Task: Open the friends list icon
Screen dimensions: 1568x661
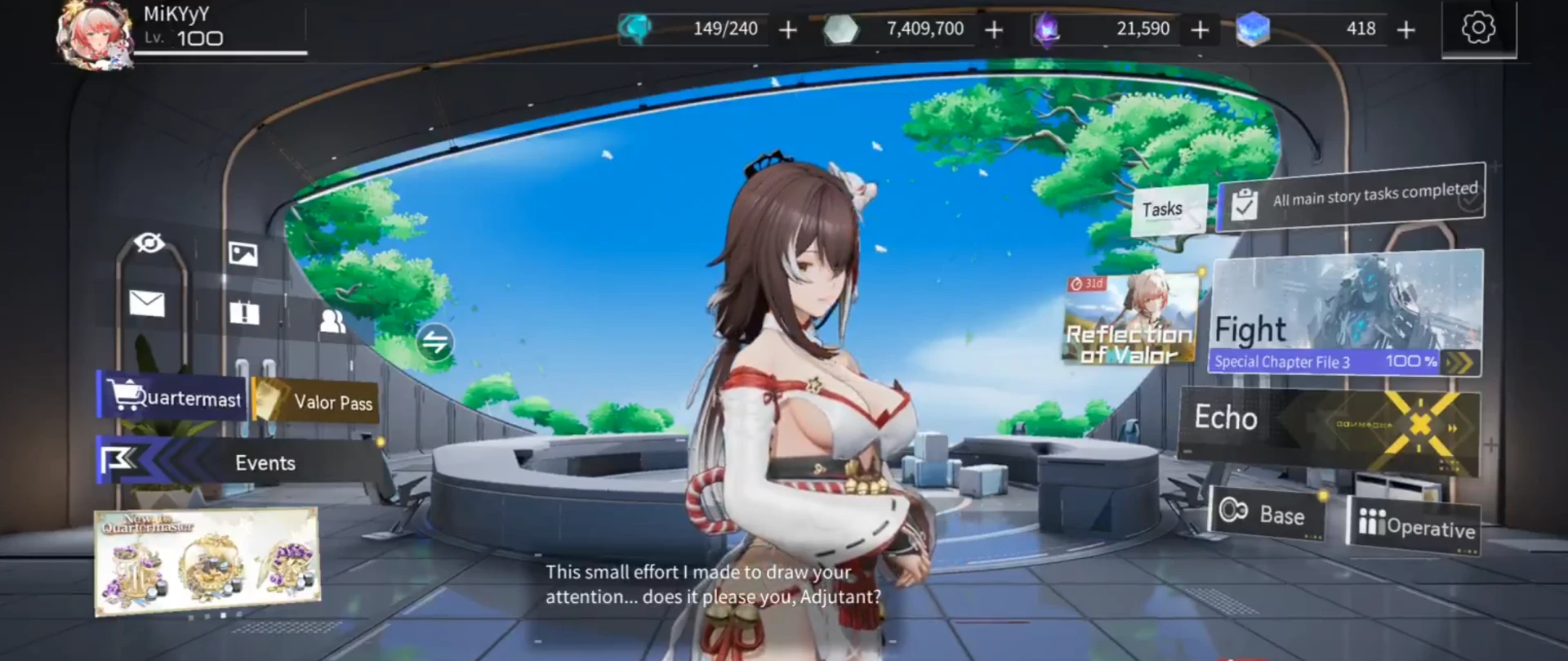Action: tap(332, 321)
